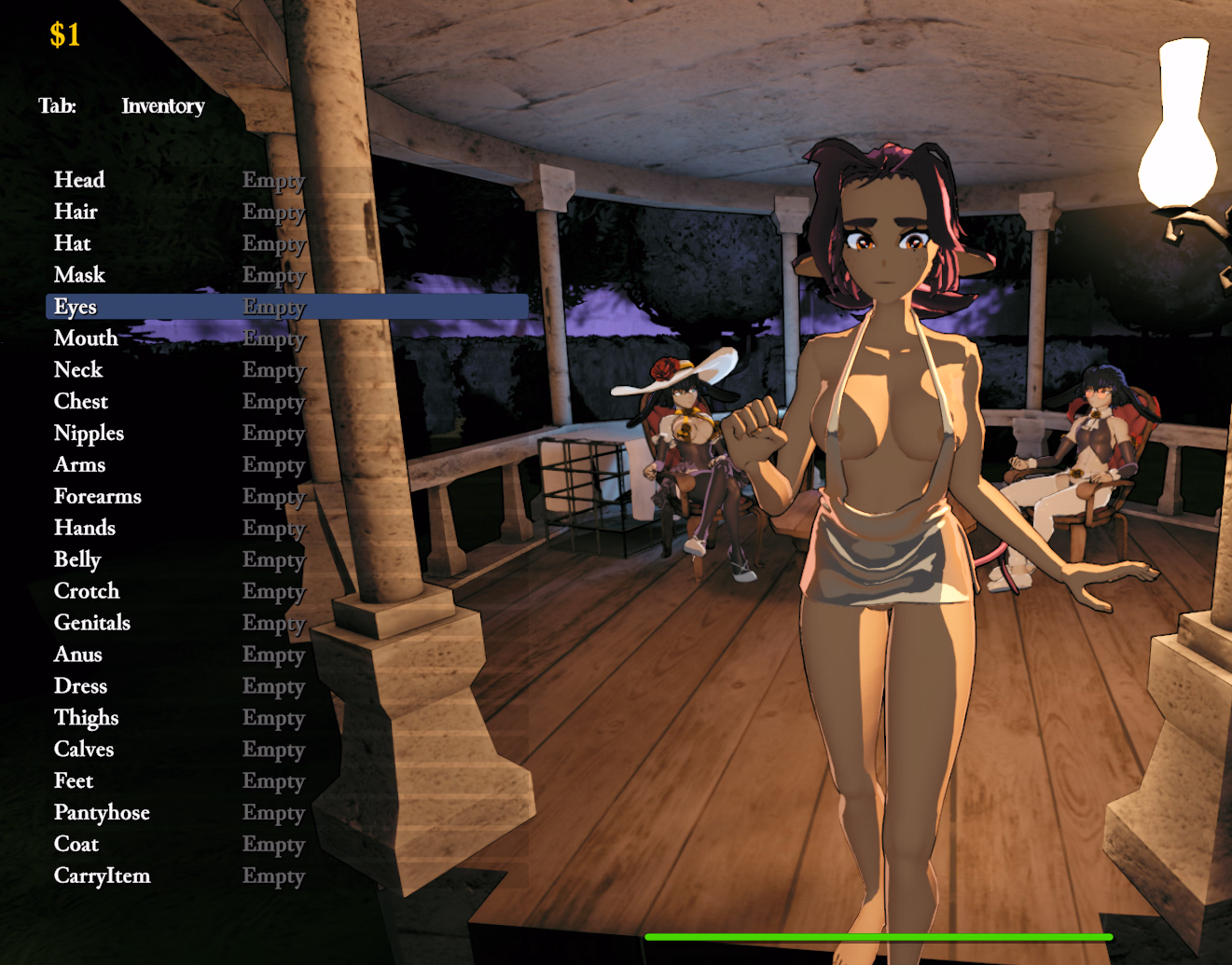Select the CarryItem slot row
The width and height of the screenshot is (1232, 965).
coord(103,876)
